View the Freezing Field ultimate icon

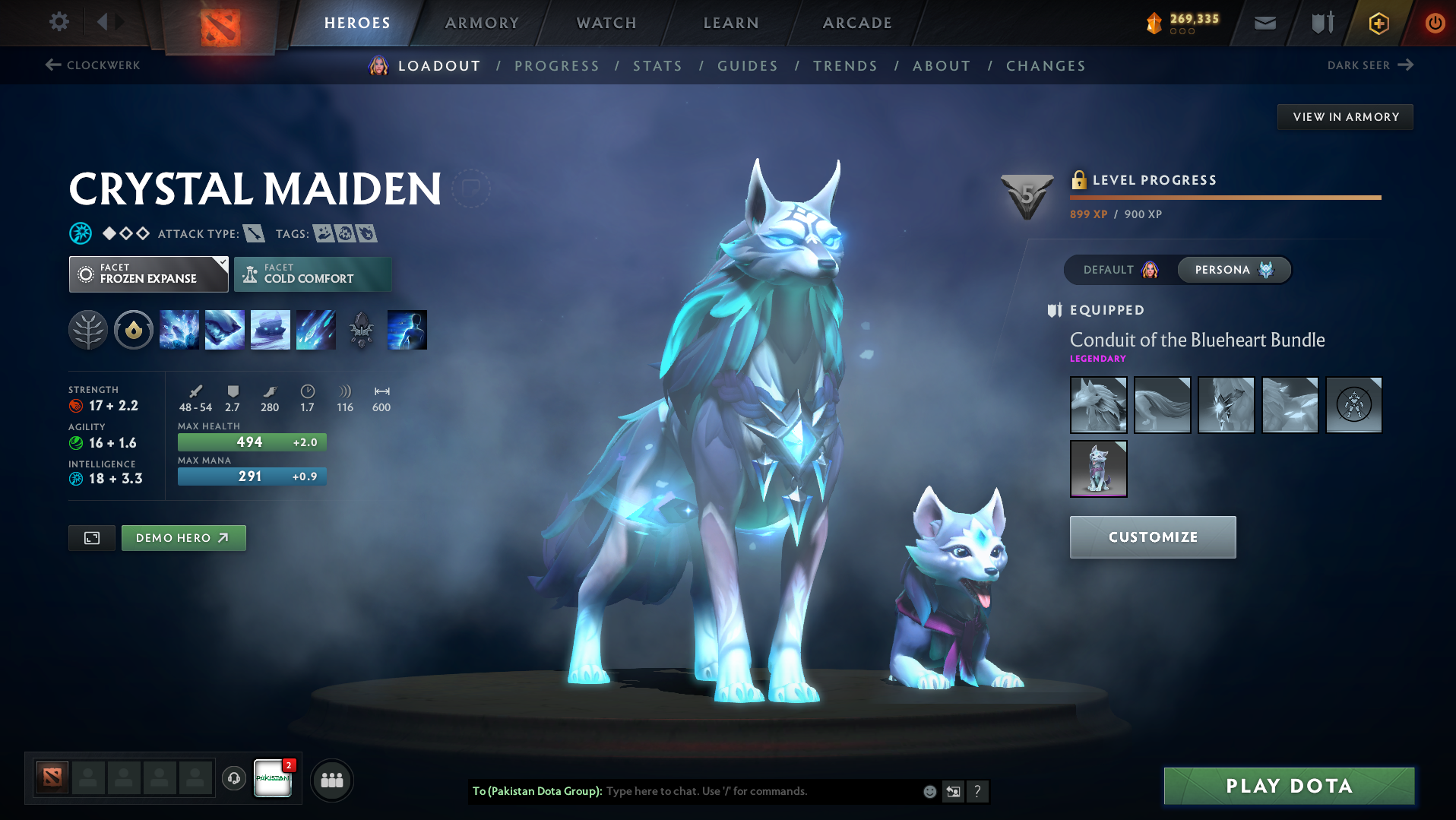(x=316, y=329)
